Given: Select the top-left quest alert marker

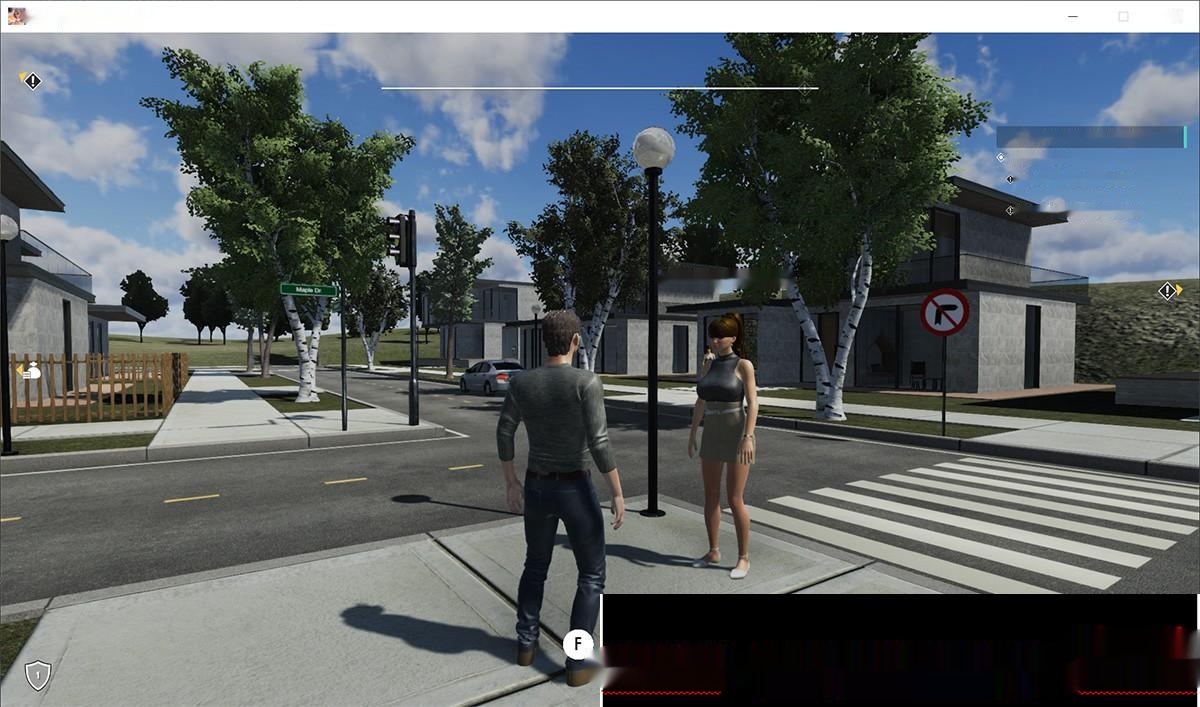Looking at the screenshot, I should (32, 80).
